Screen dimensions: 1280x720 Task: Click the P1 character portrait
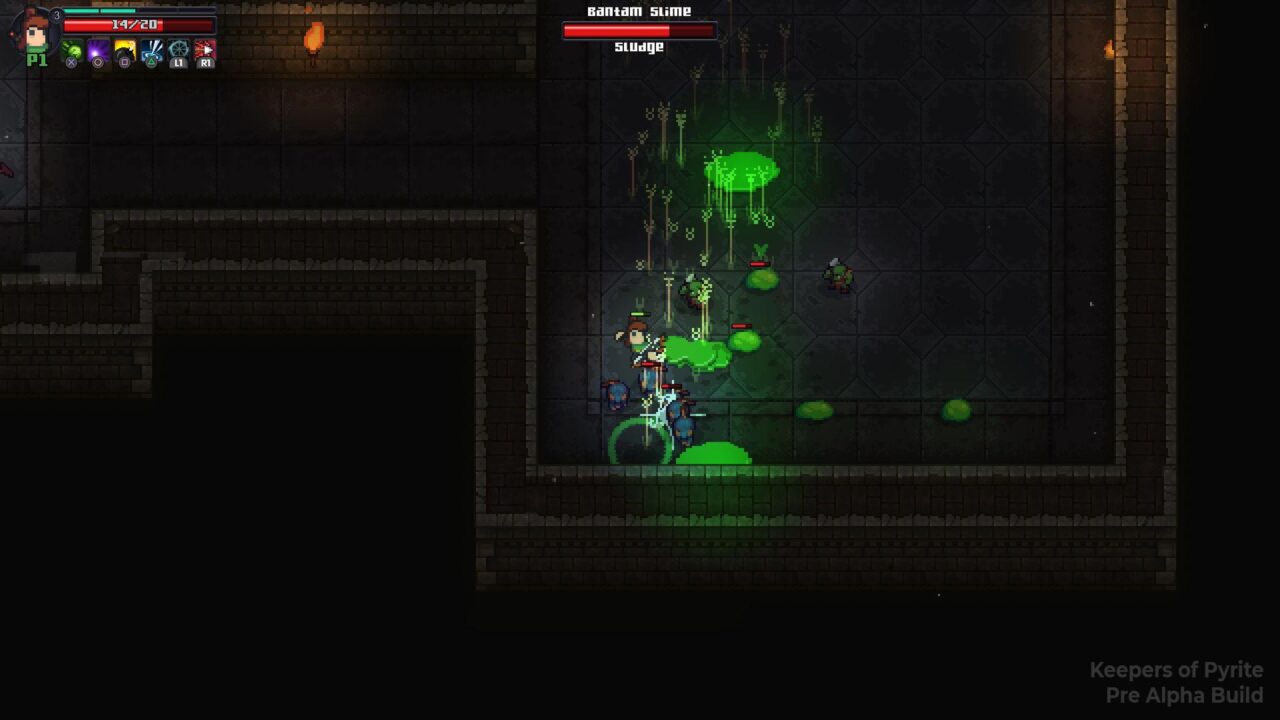[x=36, y=33]
